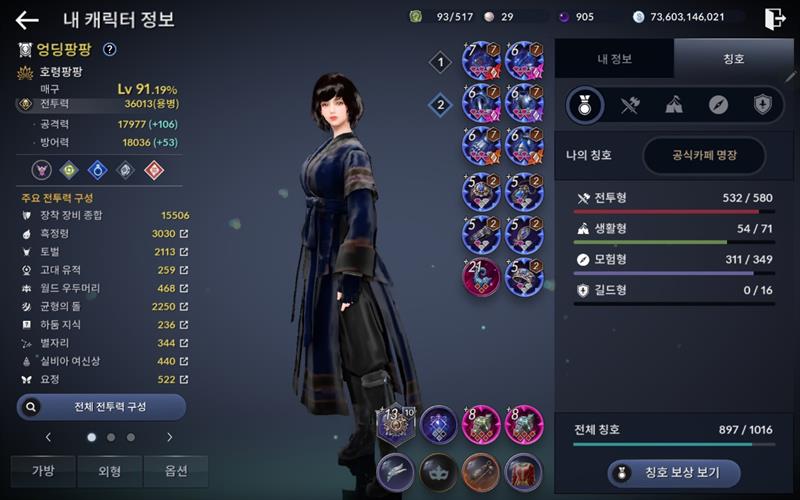Select the tent title category icon
800x500 pixels.
(674, 105)
